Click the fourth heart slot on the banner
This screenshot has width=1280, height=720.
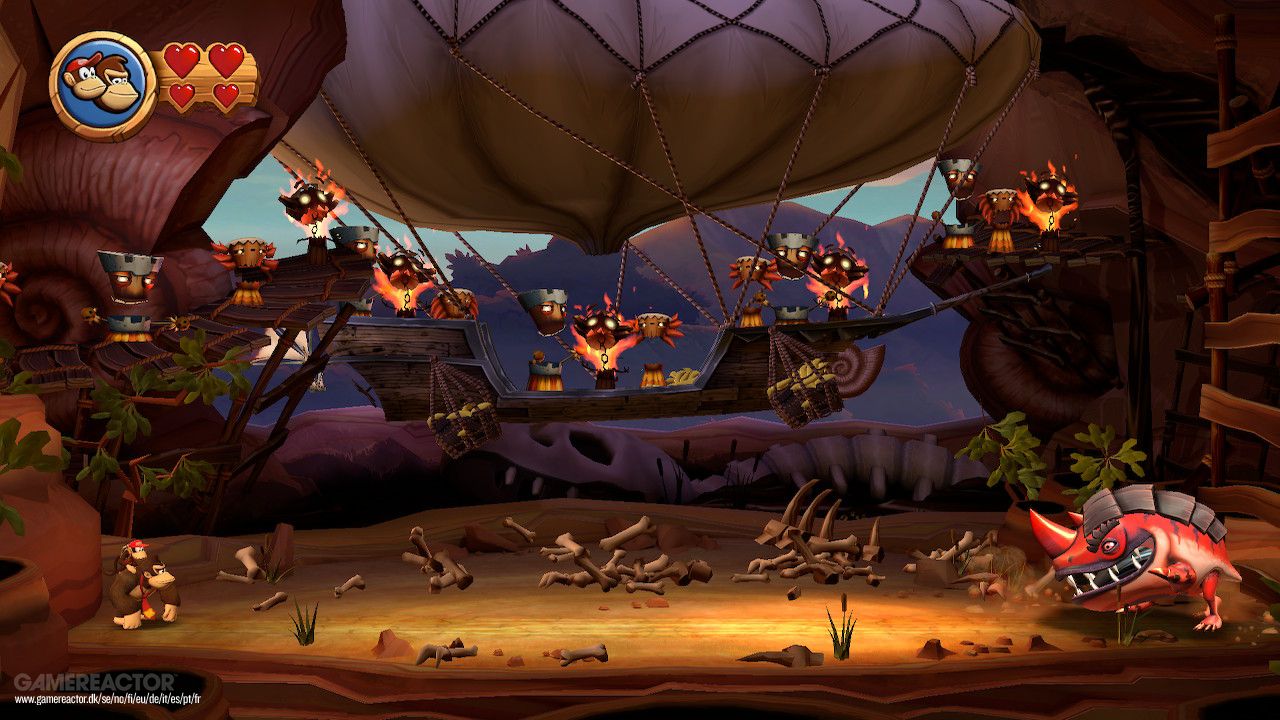pos(228,95)
